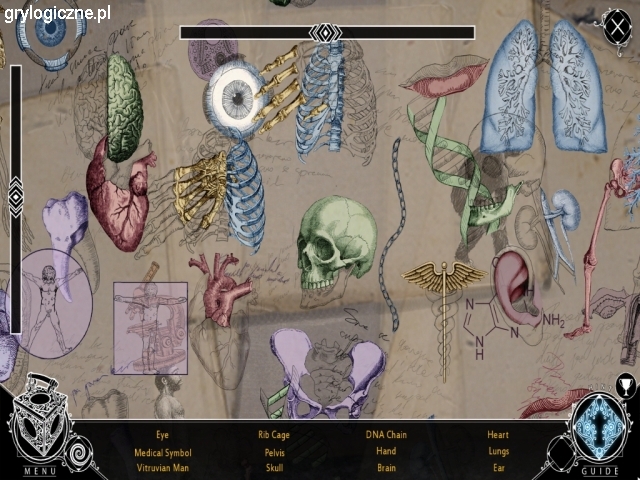Click the horizontal slider handle at top

326,33
